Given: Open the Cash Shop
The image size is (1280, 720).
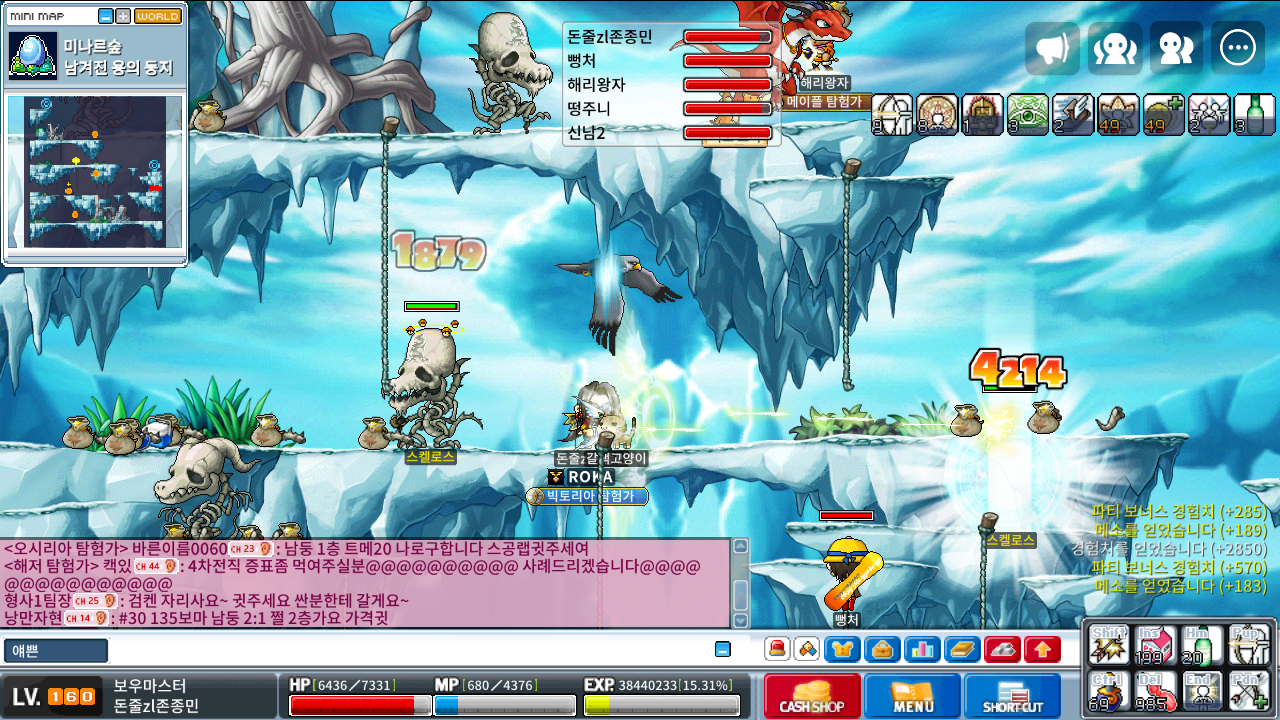Looking at the screenshot, I should (x=811, y=695).
